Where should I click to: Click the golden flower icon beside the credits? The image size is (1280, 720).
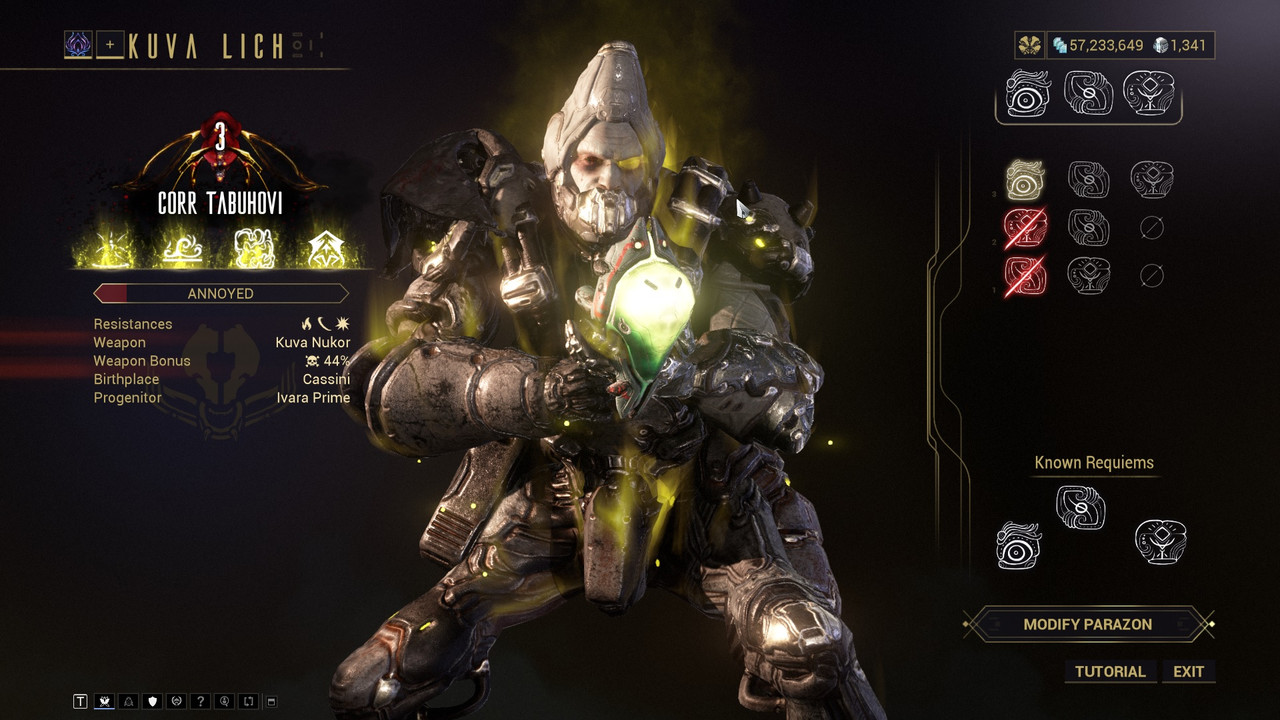tap(1029, 45)
